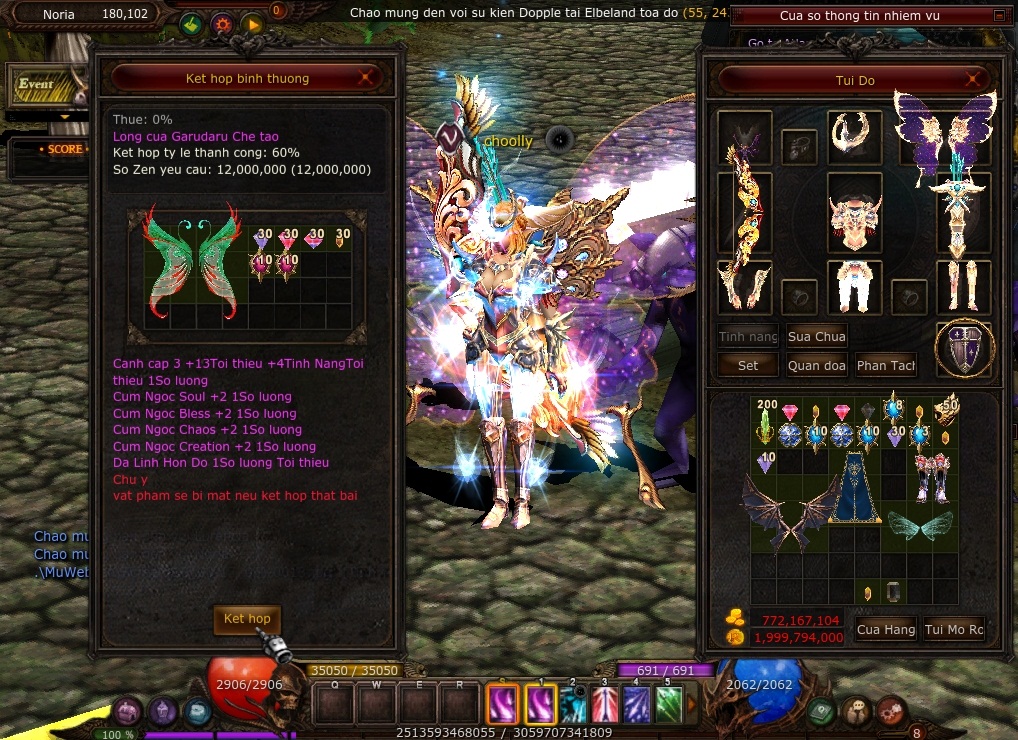The image size is (1018, 740).
Task: Choose the Phan Tach button
Action: pyautogui.click(x=885, y=366)
